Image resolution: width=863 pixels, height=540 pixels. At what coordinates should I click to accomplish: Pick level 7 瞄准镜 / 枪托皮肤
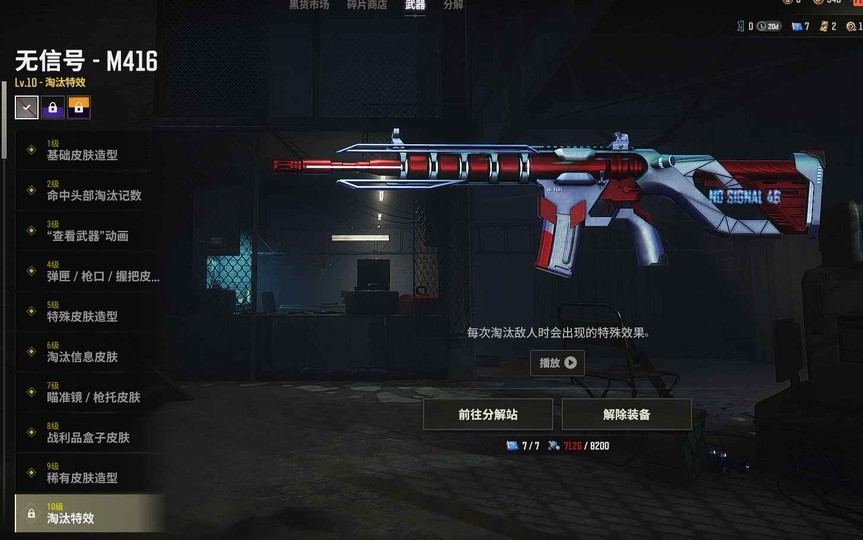[93, 397]
